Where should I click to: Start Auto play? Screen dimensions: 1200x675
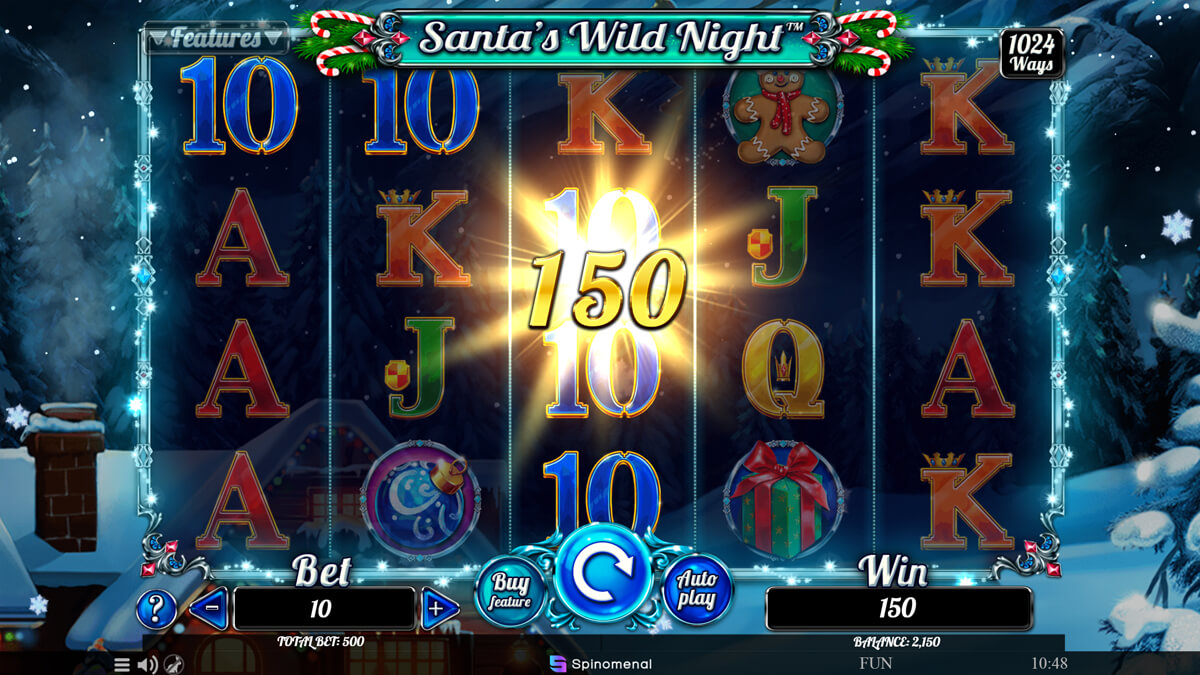(697, 590)
